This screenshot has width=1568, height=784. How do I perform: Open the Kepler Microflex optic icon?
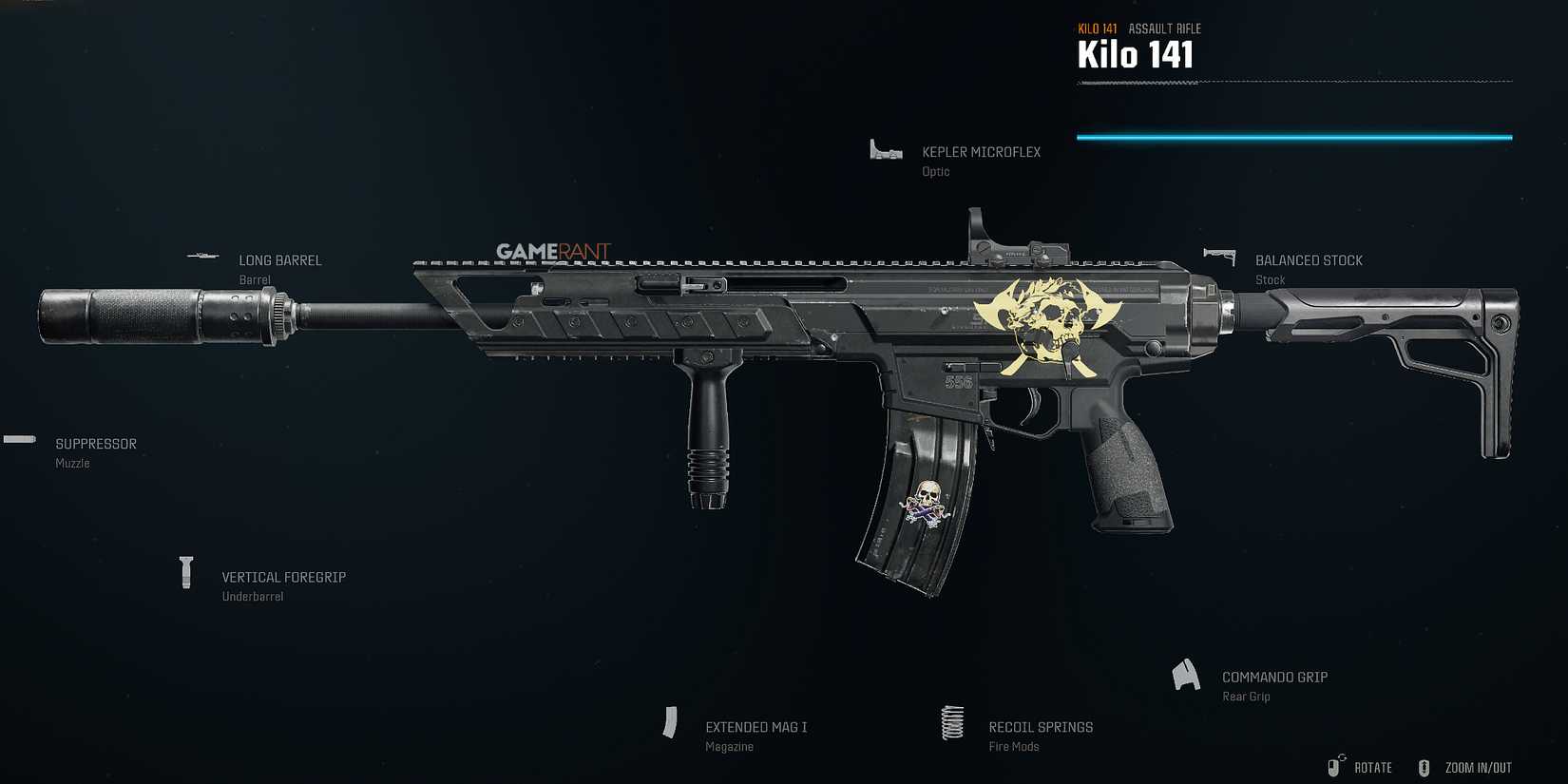(886, 149)
